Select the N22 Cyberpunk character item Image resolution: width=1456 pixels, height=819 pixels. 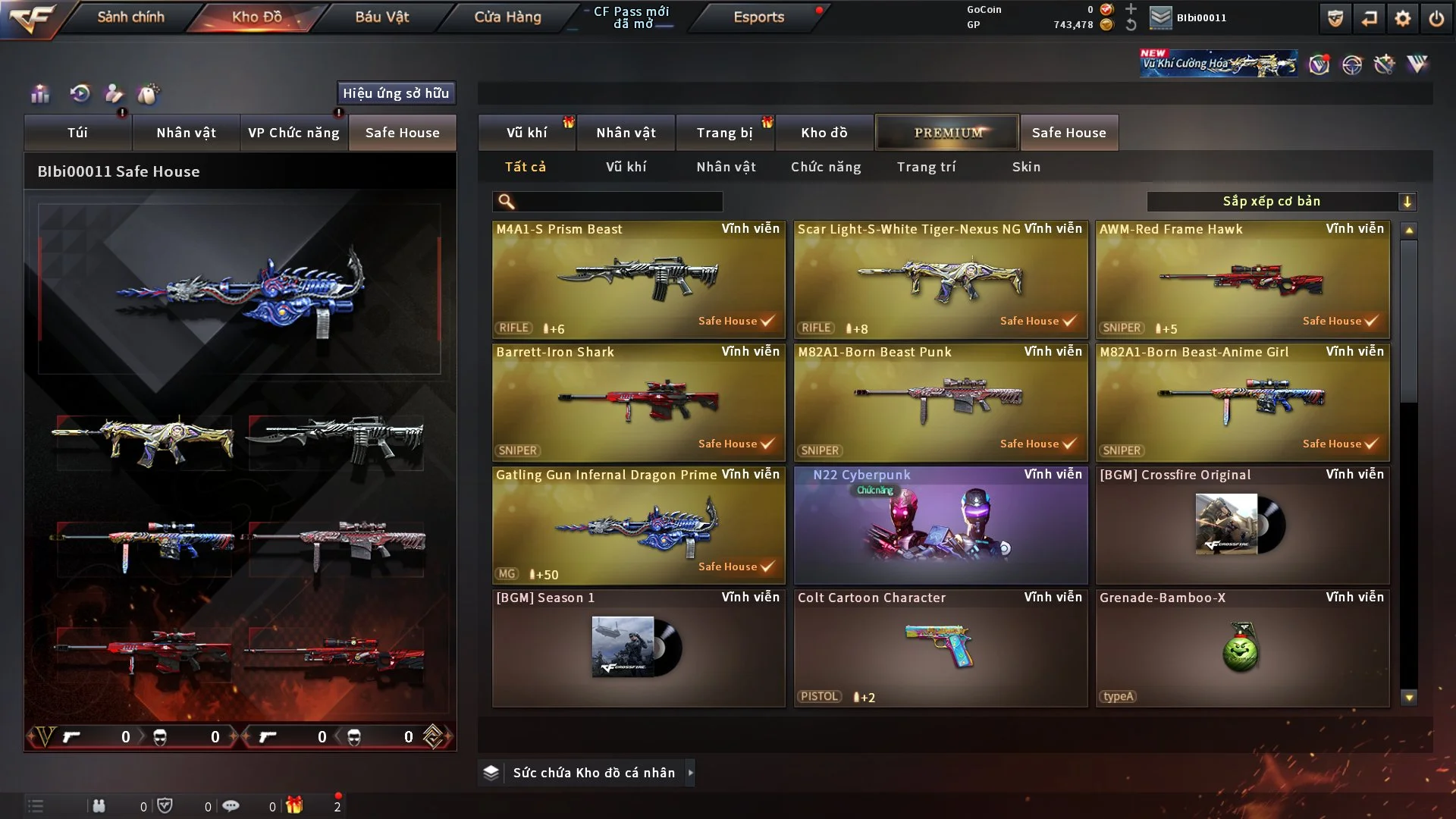(x=940, y=525)
